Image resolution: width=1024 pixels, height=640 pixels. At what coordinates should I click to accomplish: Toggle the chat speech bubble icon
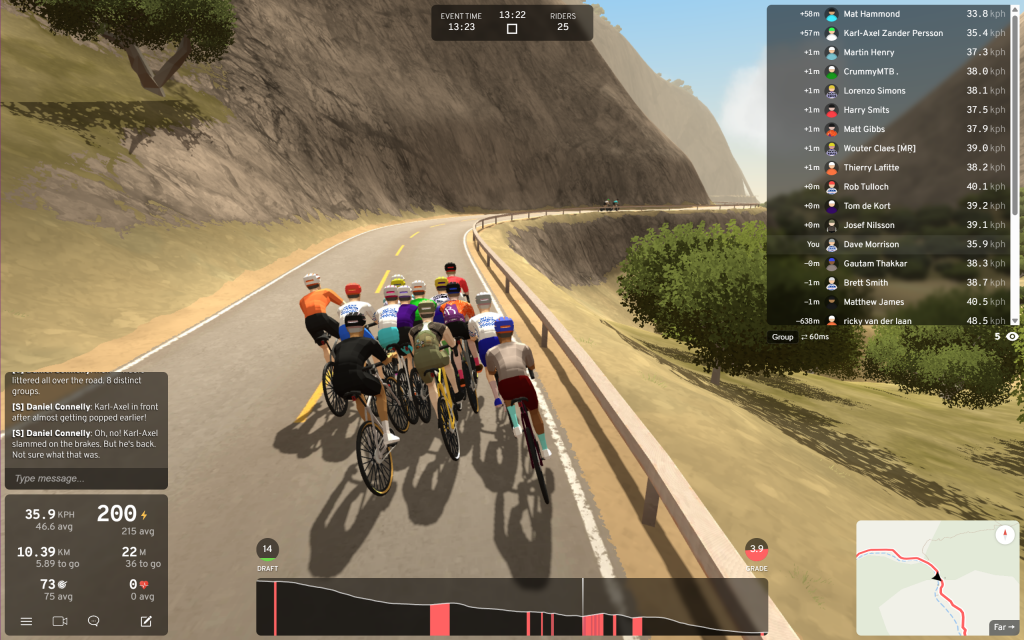pos(94,621)
